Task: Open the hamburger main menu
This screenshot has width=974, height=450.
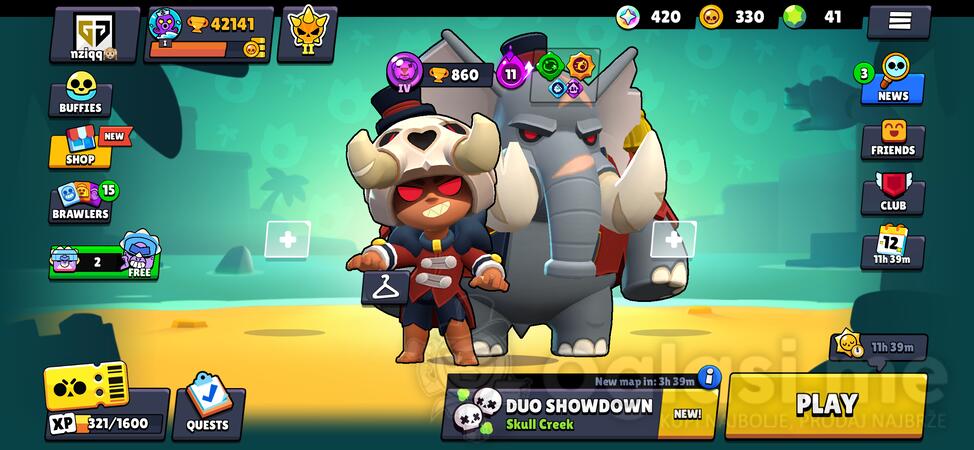Action: pyautogui.click(x=898, y=20)
